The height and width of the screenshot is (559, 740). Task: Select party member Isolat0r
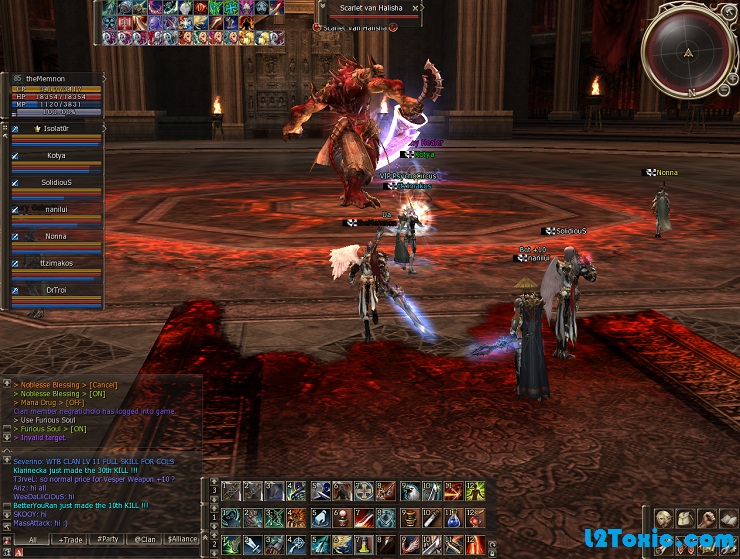click(55, 129)
